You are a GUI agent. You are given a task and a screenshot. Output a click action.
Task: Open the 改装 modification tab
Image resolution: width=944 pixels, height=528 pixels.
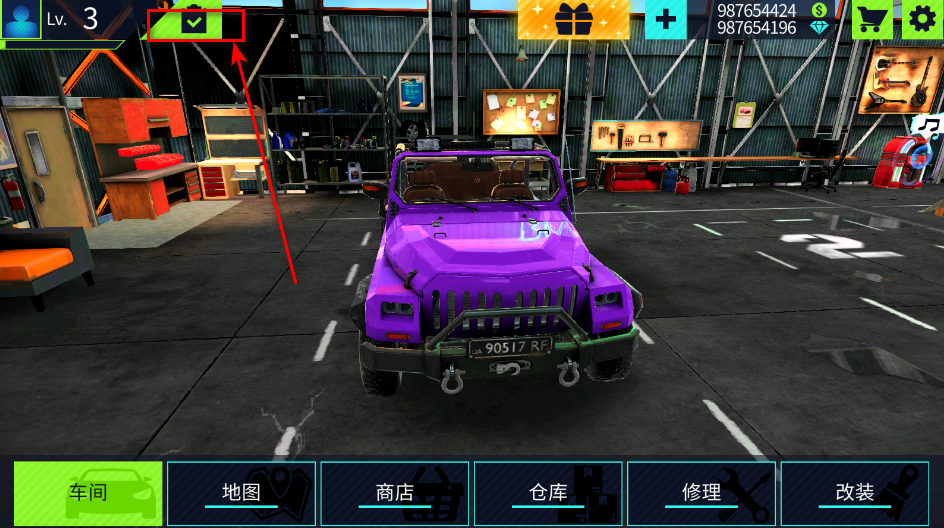[855, 493]
